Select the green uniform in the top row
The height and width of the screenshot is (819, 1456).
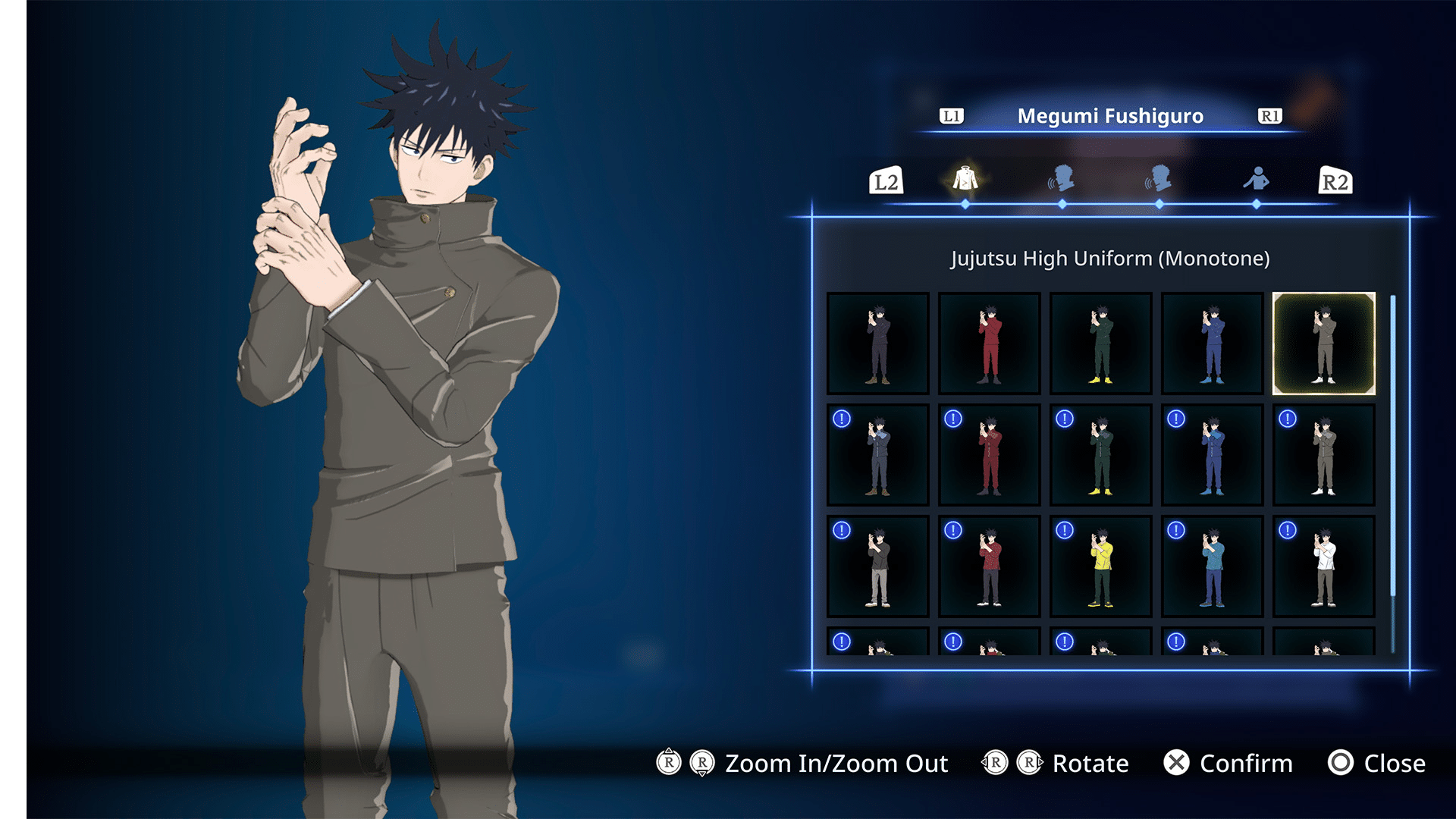pyautogui.click(x=1100, y=342)
